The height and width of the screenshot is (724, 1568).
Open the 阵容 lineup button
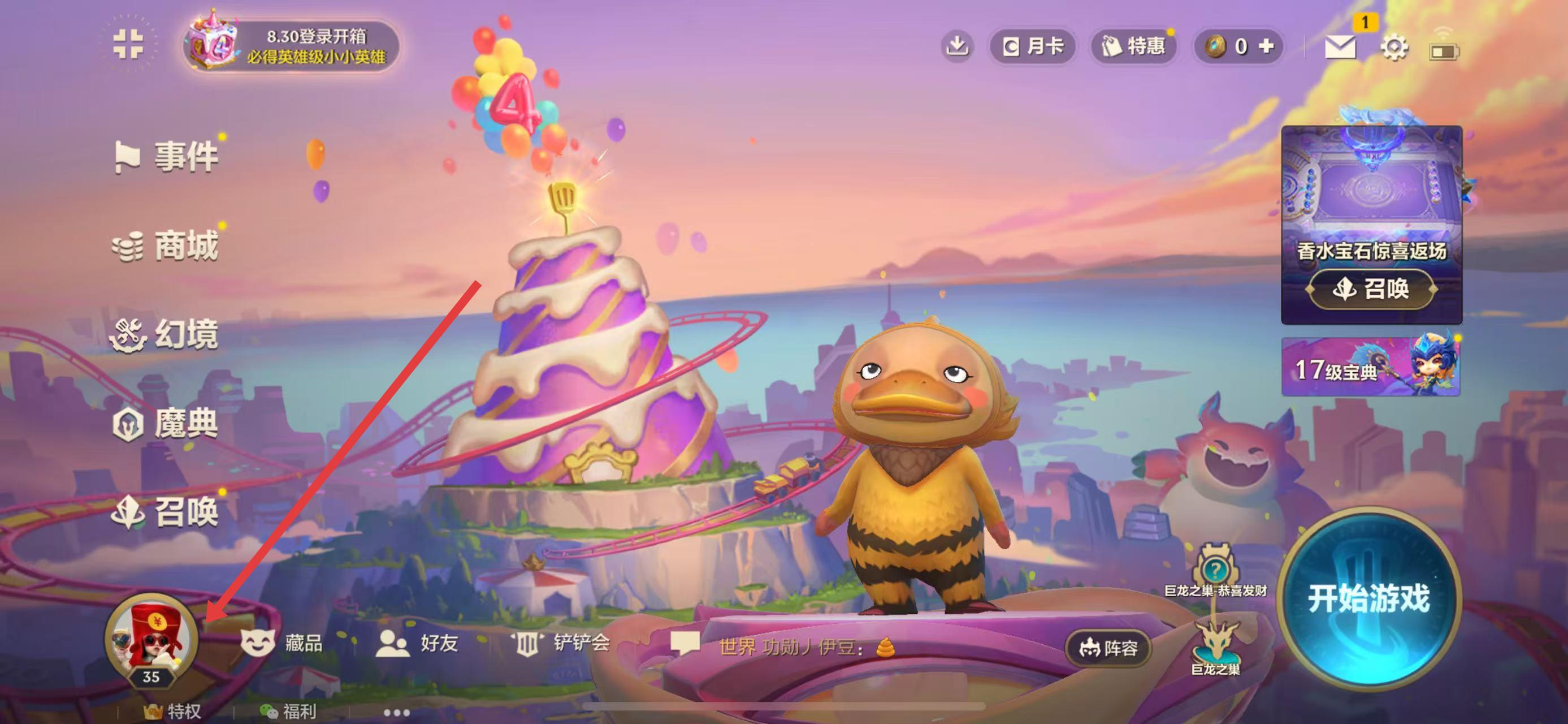[1108, 648]
